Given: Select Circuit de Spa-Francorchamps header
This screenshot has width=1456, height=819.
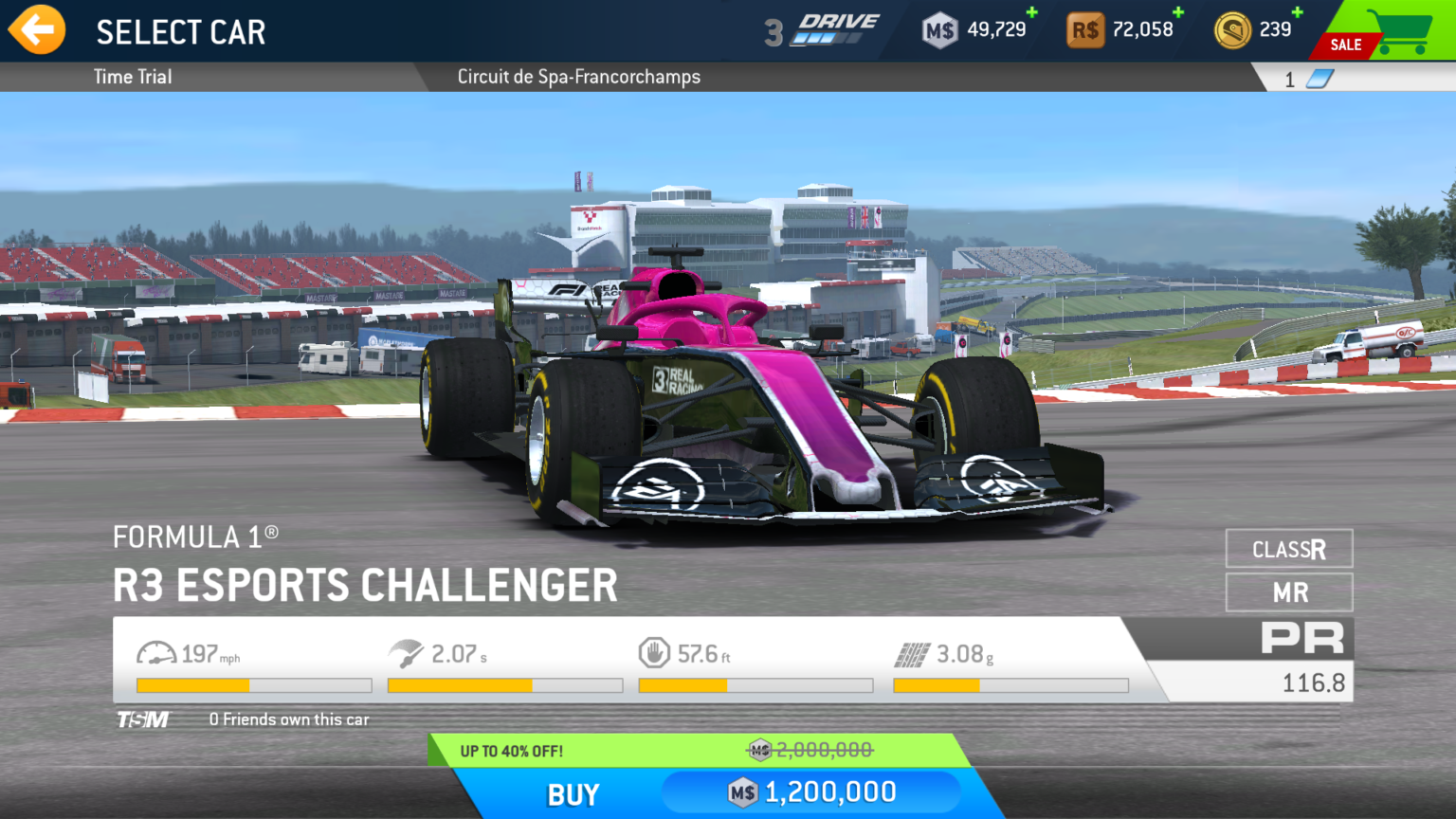Looking at the screenshot, I should click(x=578, y=77).
